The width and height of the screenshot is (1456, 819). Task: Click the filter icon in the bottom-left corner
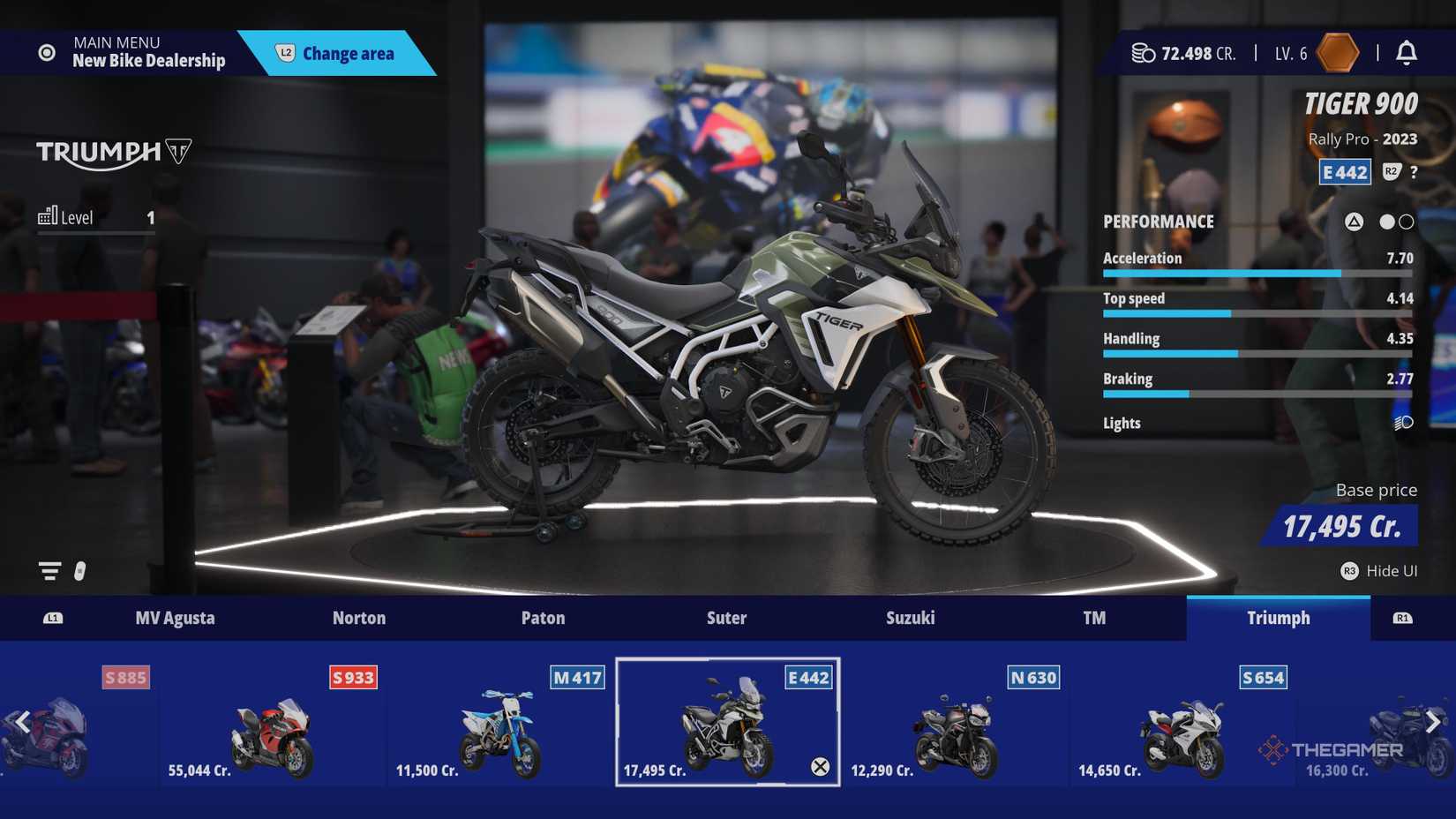[x=50, y=570]
